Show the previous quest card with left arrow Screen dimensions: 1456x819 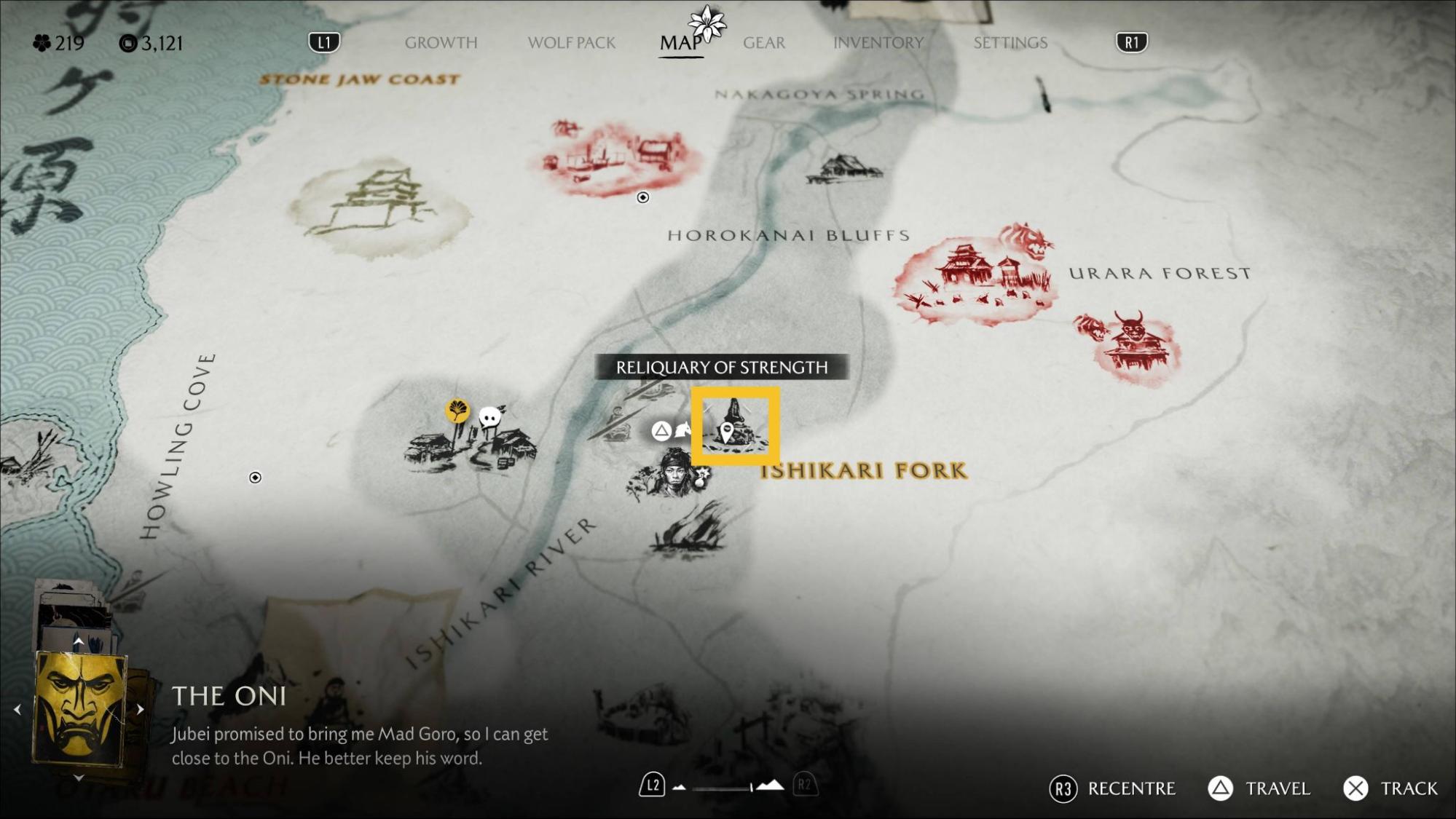point(17,709)
